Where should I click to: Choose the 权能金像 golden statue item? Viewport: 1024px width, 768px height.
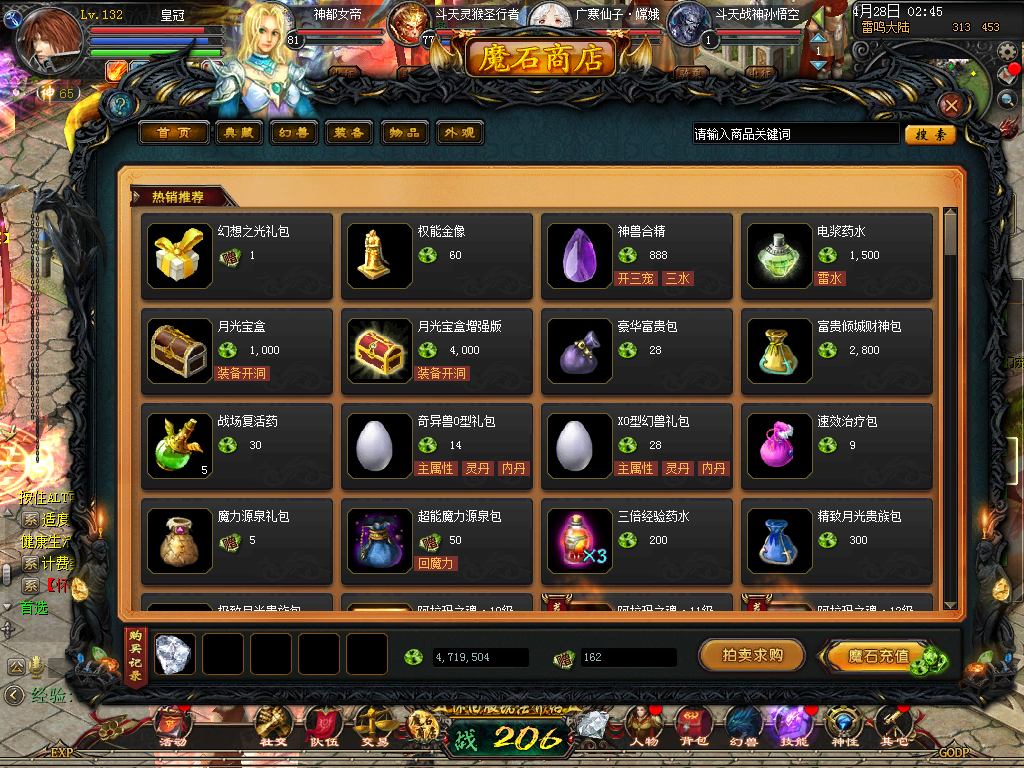(380, 256)
